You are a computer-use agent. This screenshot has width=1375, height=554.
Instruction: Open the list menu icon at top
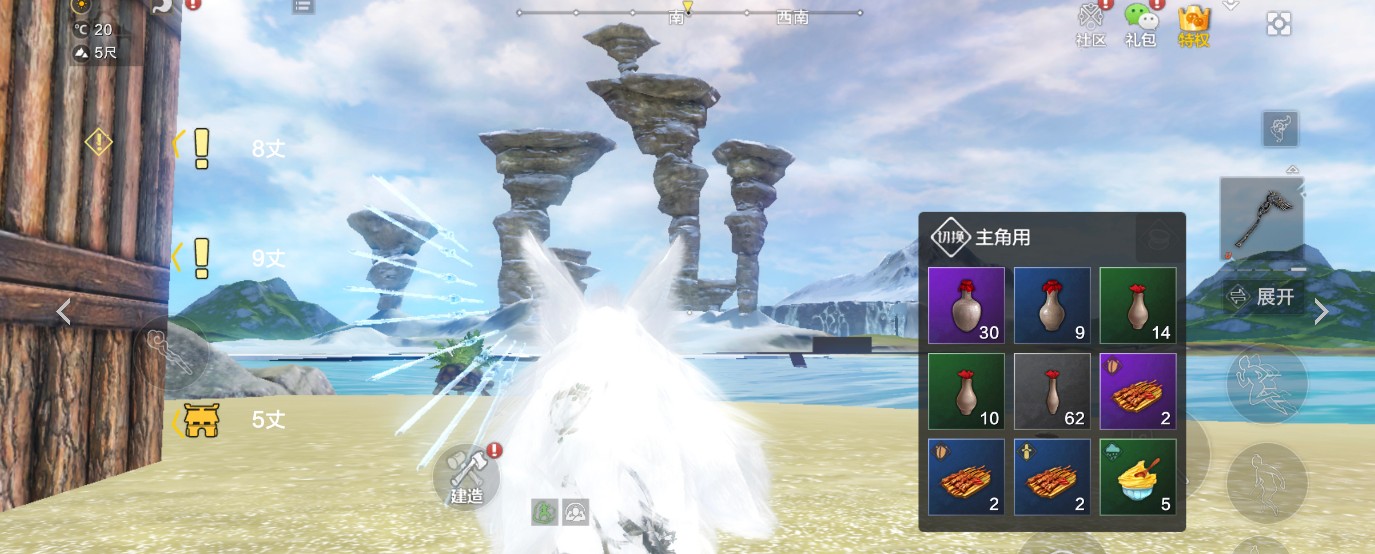click(303, 6)
